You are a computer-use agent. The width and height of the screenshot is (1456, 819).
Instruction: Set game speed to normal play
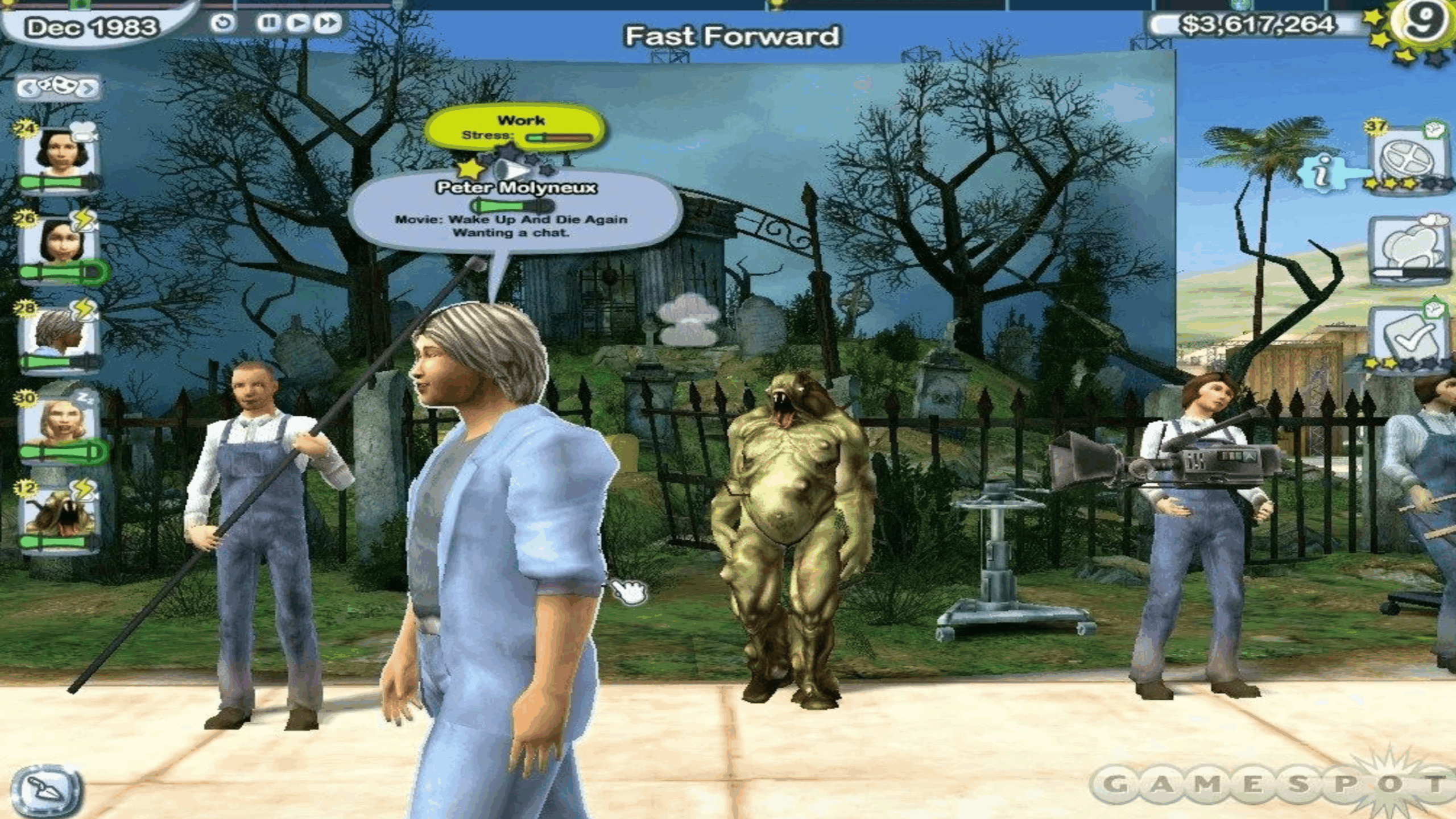297,23
